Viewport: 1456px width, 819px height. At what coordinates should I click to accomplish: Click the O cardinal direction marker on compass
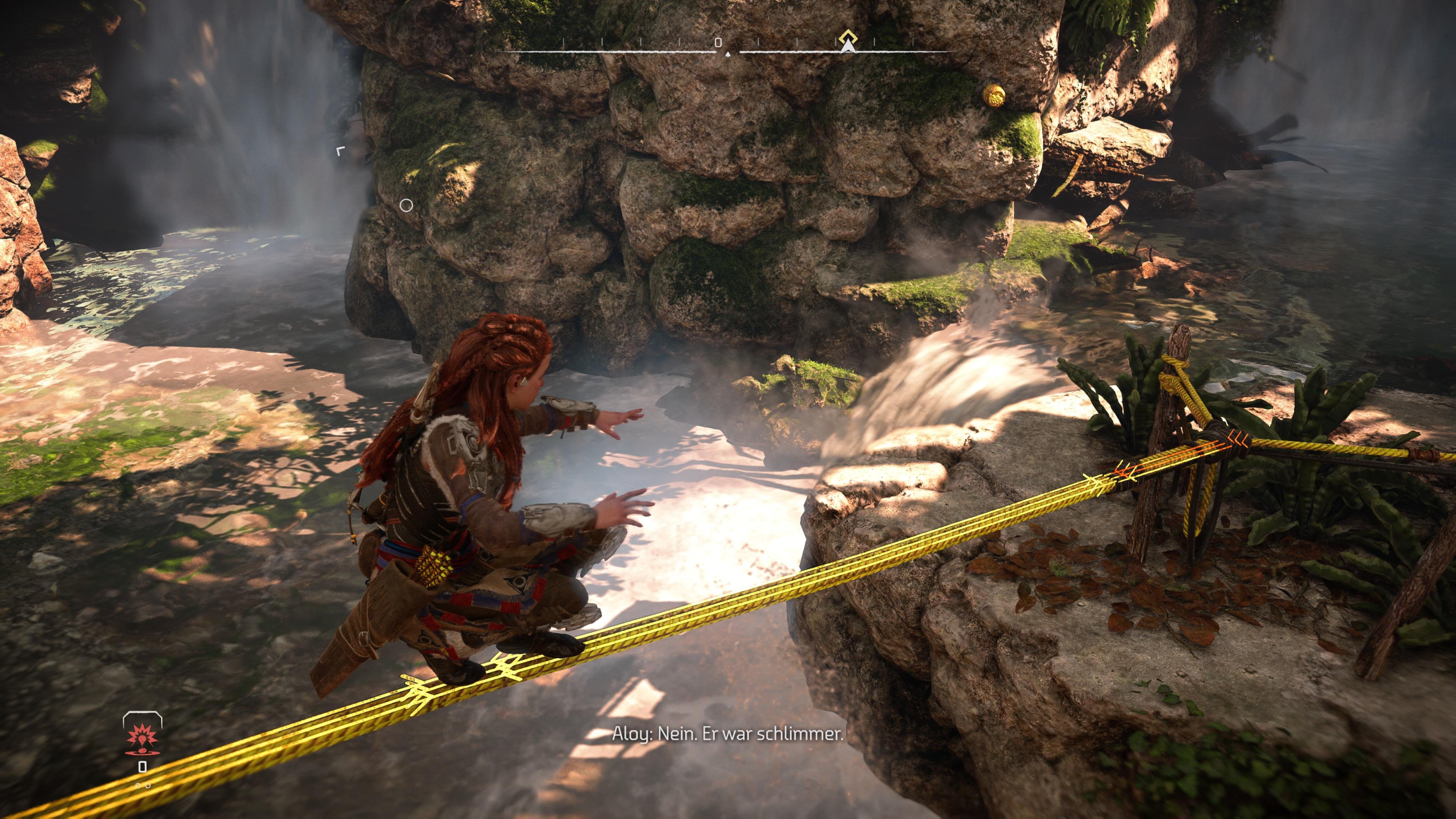718,43
